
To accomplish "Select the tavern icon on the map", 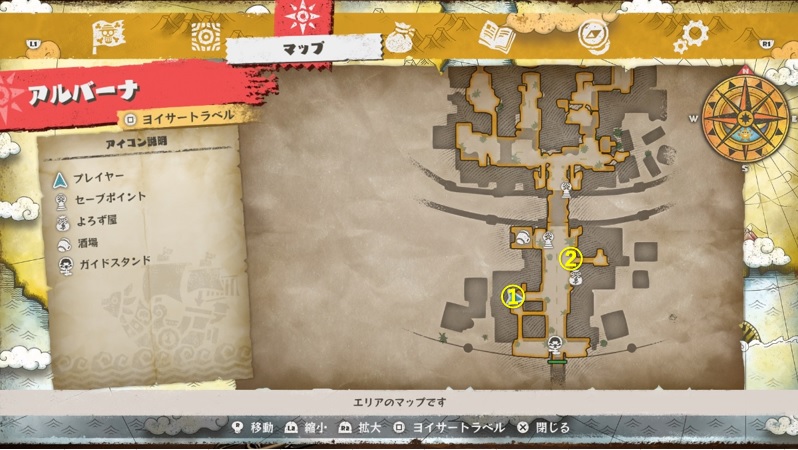I will (x=523, y=237).
